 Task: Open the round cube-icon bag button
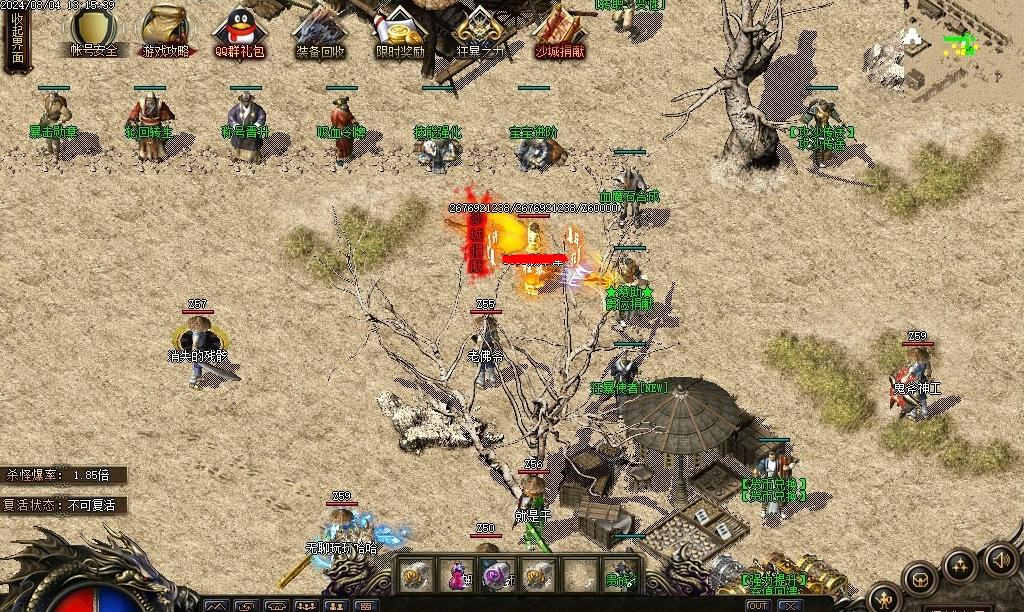click(919, 578)
